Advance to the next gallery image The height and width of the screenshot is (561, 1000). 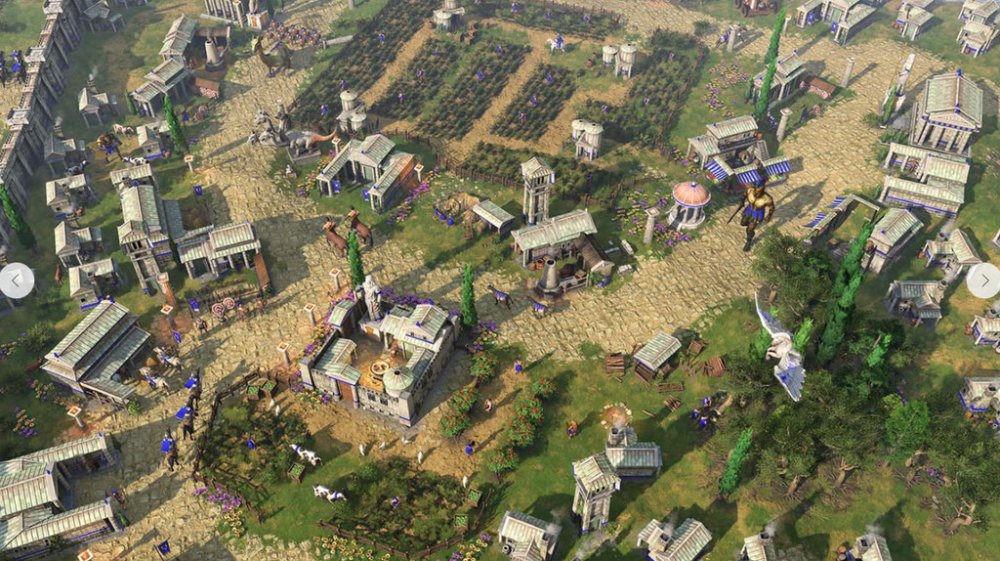pos(985,280)
